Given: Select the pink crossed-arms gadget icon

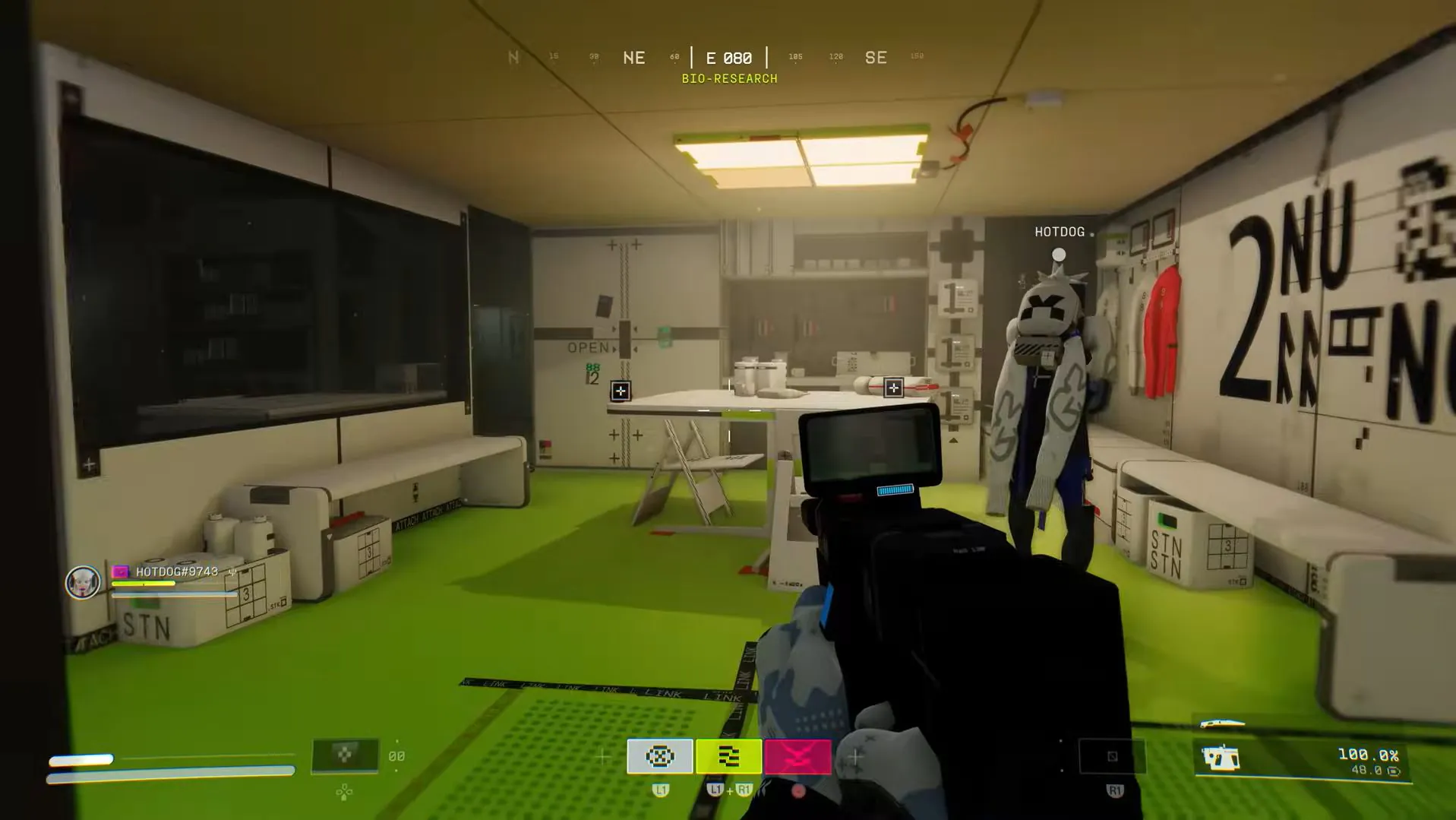Looking at the screenshot, I should pyautogui.click(x=797, y=756).
